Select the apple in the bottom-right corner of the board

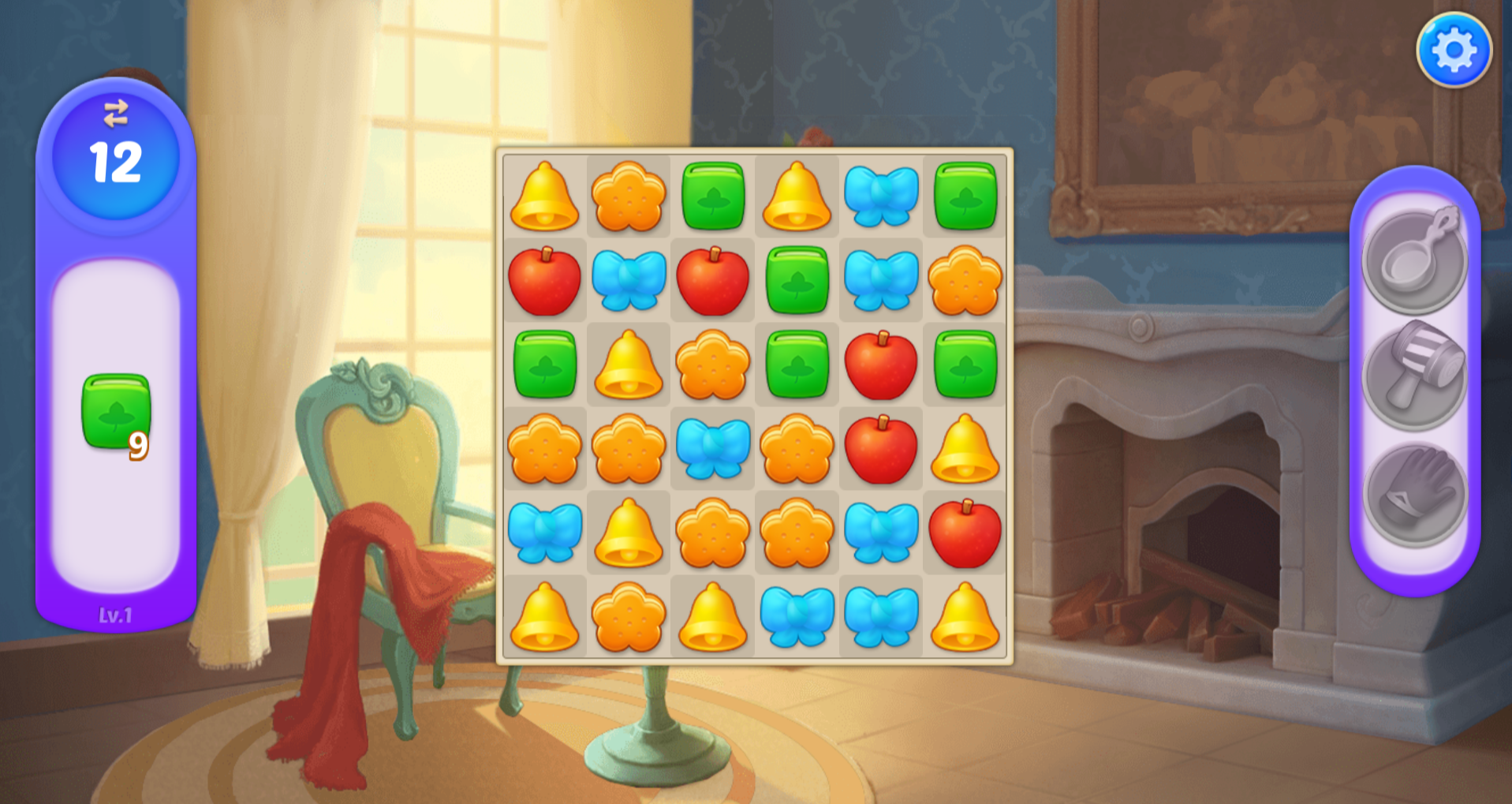point(964,533)
